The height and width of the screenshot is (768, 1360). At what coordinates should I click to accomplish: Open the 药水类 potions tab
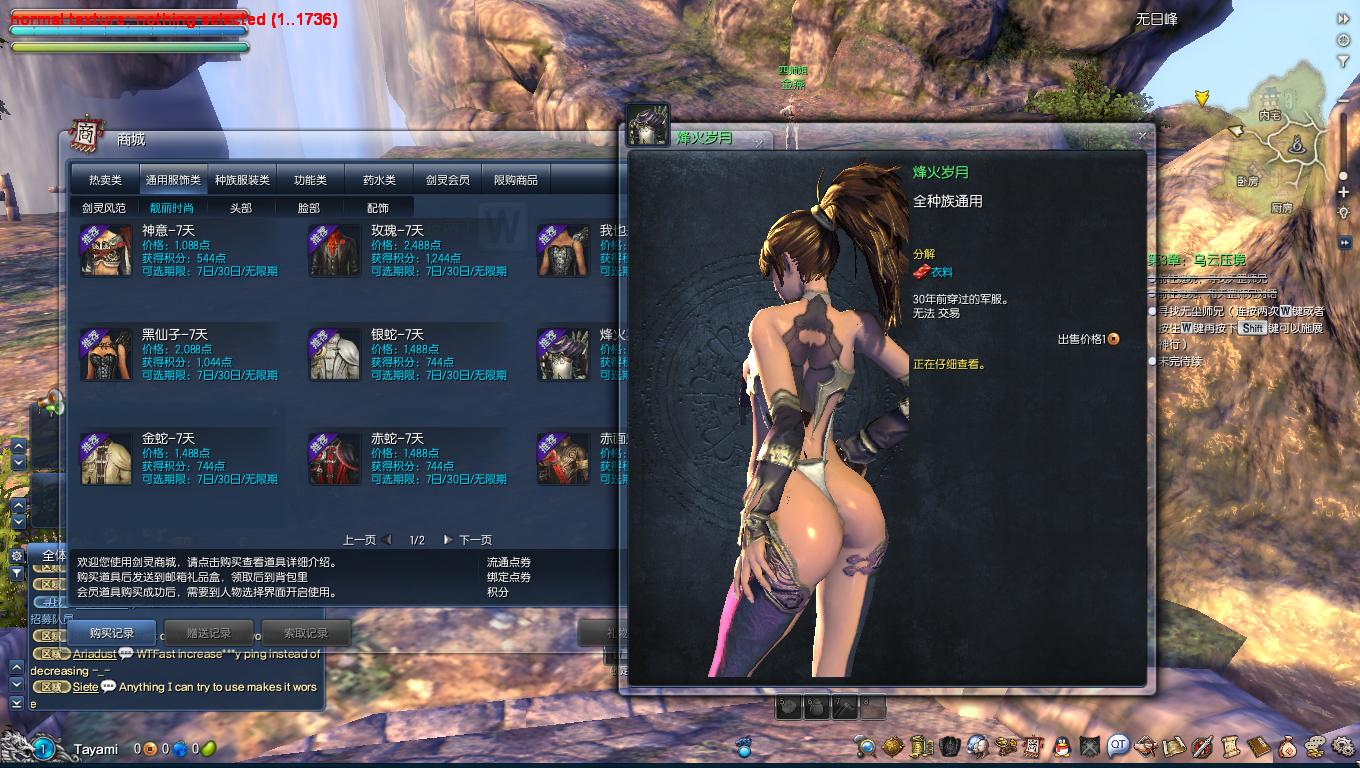click(379, 180)
